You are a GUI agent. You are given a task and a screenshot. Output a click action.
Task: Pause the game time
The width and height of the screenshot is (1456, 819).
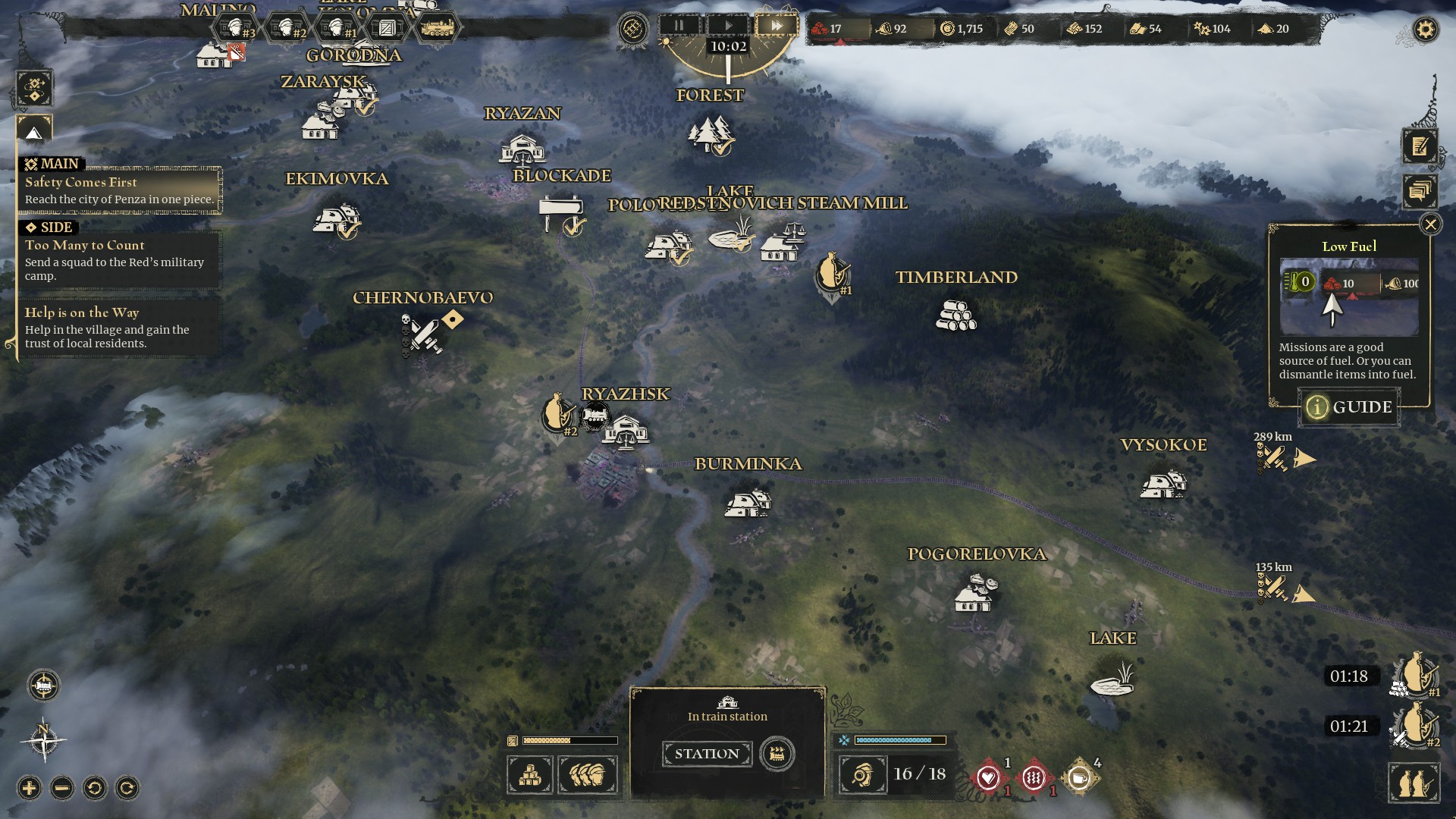click(679, 26)
